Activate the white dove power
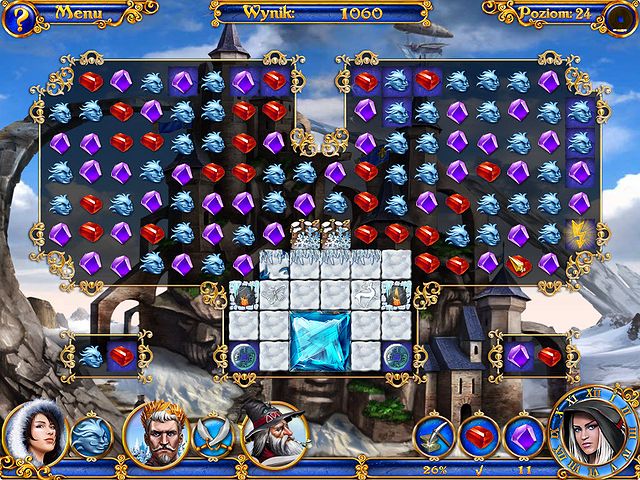This screenshot has height=480, width=640. point(211,436)
